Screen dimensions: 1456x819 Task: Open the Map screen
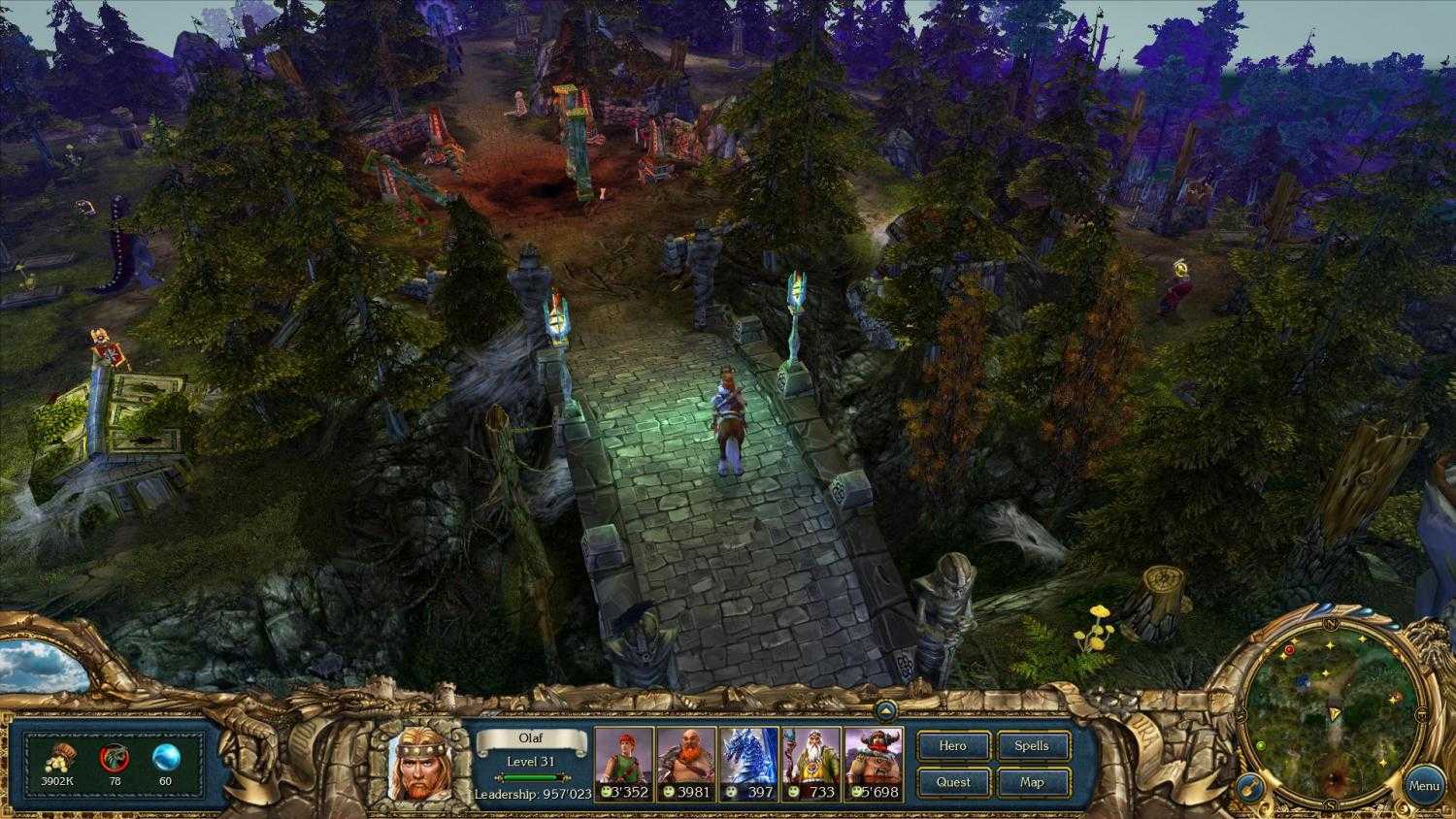1033,782
